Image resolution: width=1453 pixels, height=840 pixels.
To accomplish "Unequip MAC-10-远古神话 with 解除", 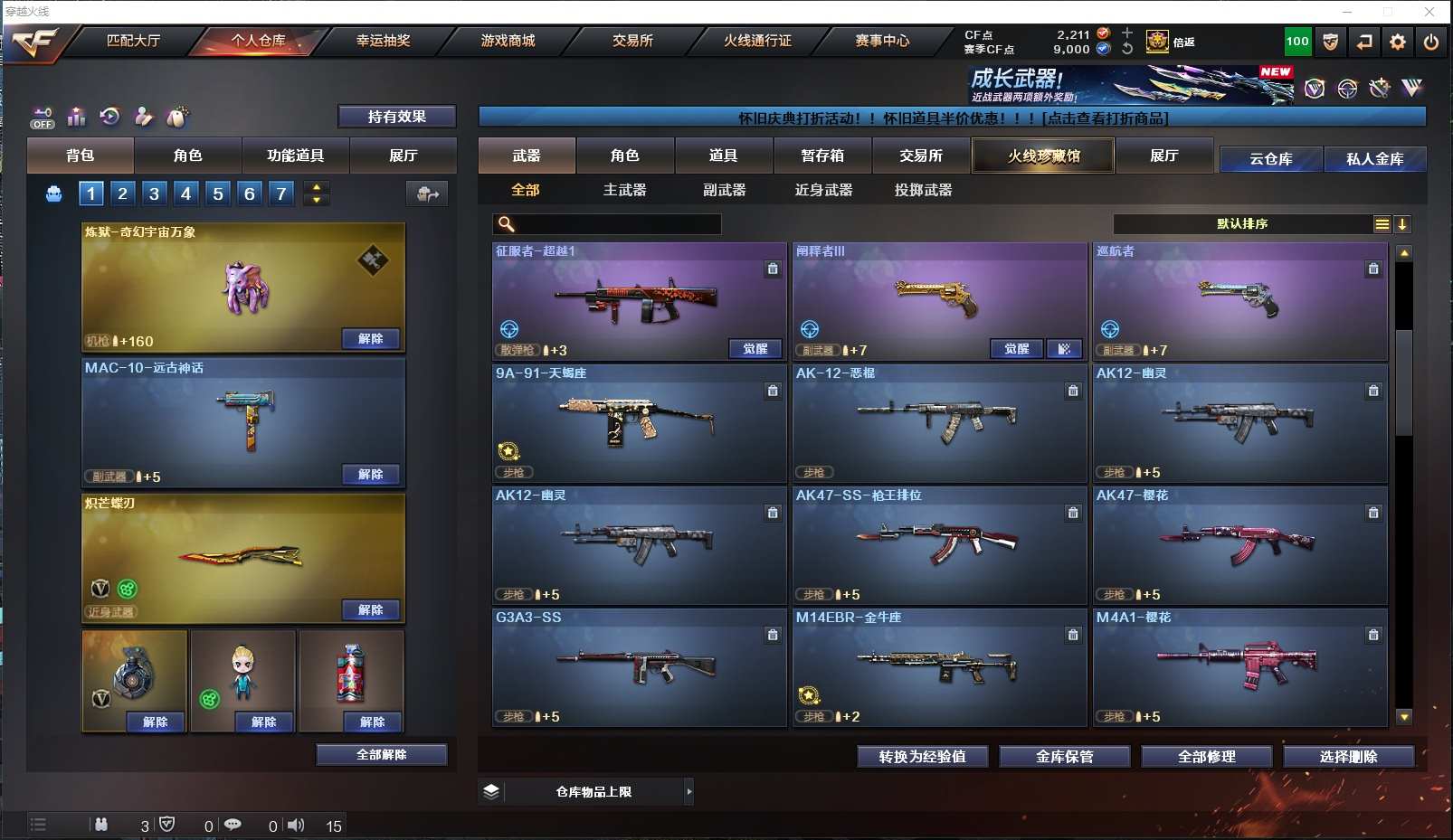I will 371,475.
